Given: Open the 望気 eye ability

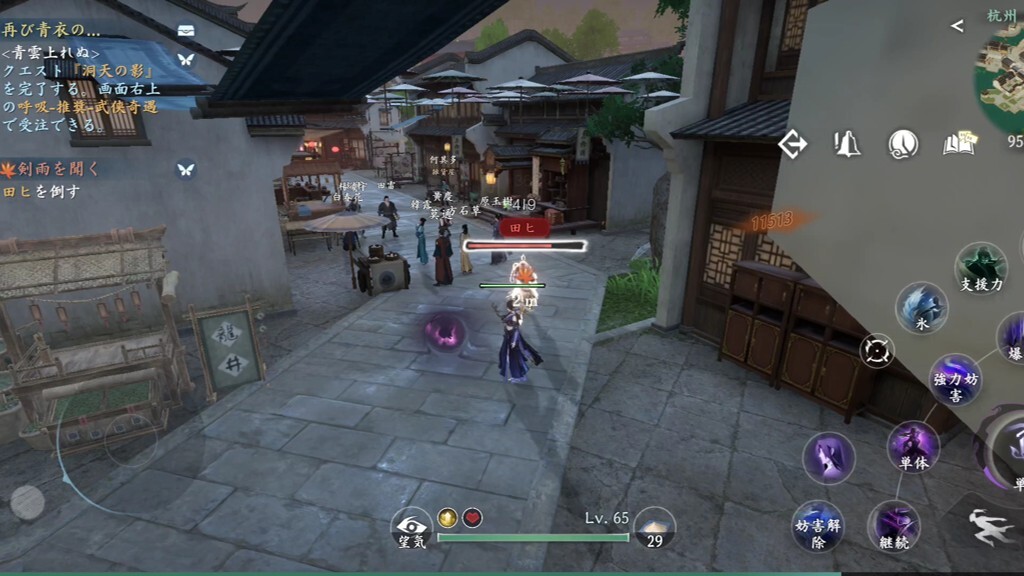Looking at the screenshot, I should (411, 527).
